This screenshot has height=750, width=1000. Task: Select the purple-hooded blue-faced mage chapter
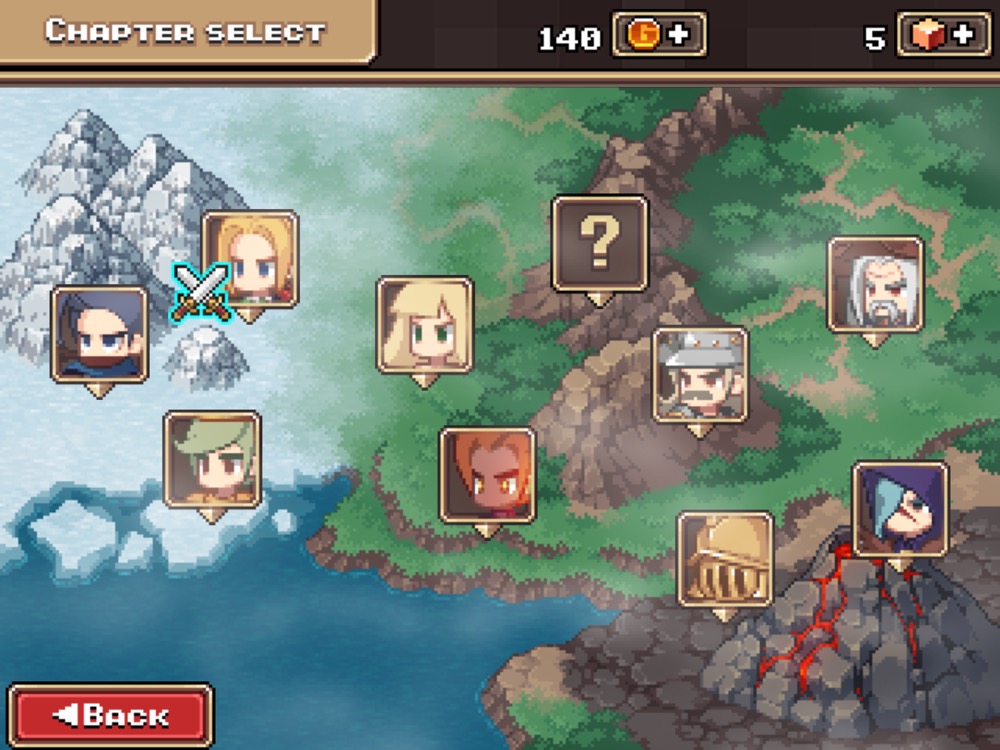[x=900, y=509]
